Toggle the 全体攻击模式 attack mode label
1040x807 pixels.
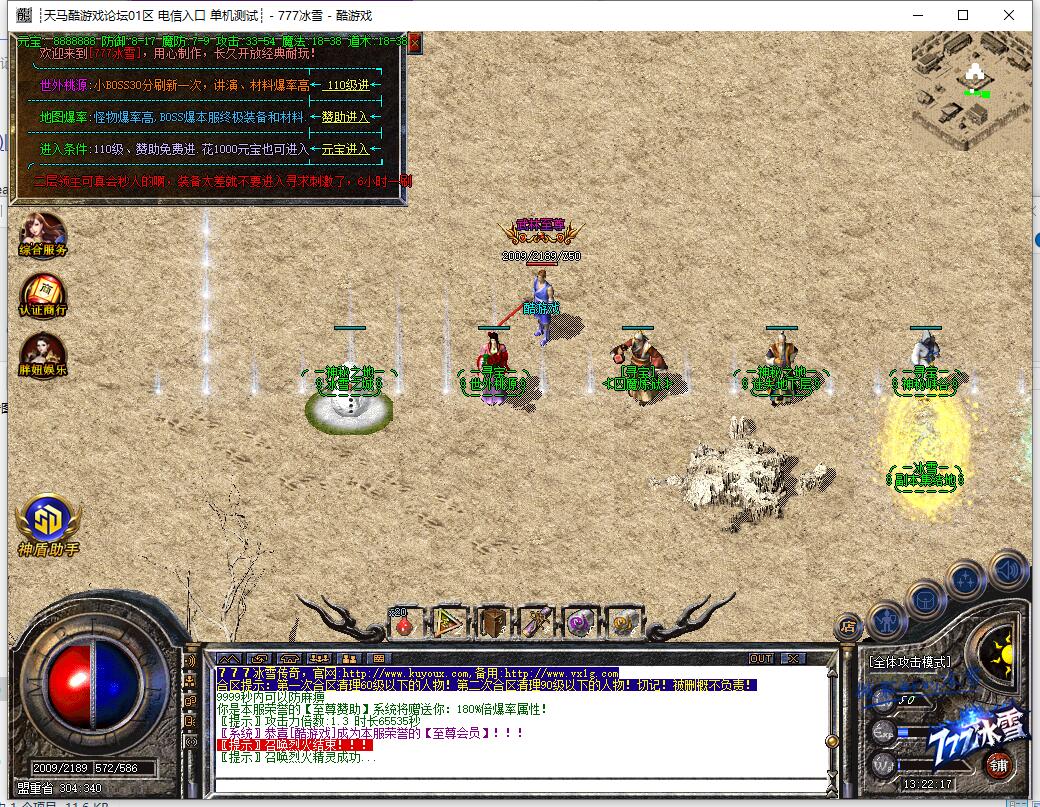click(910, 662)
